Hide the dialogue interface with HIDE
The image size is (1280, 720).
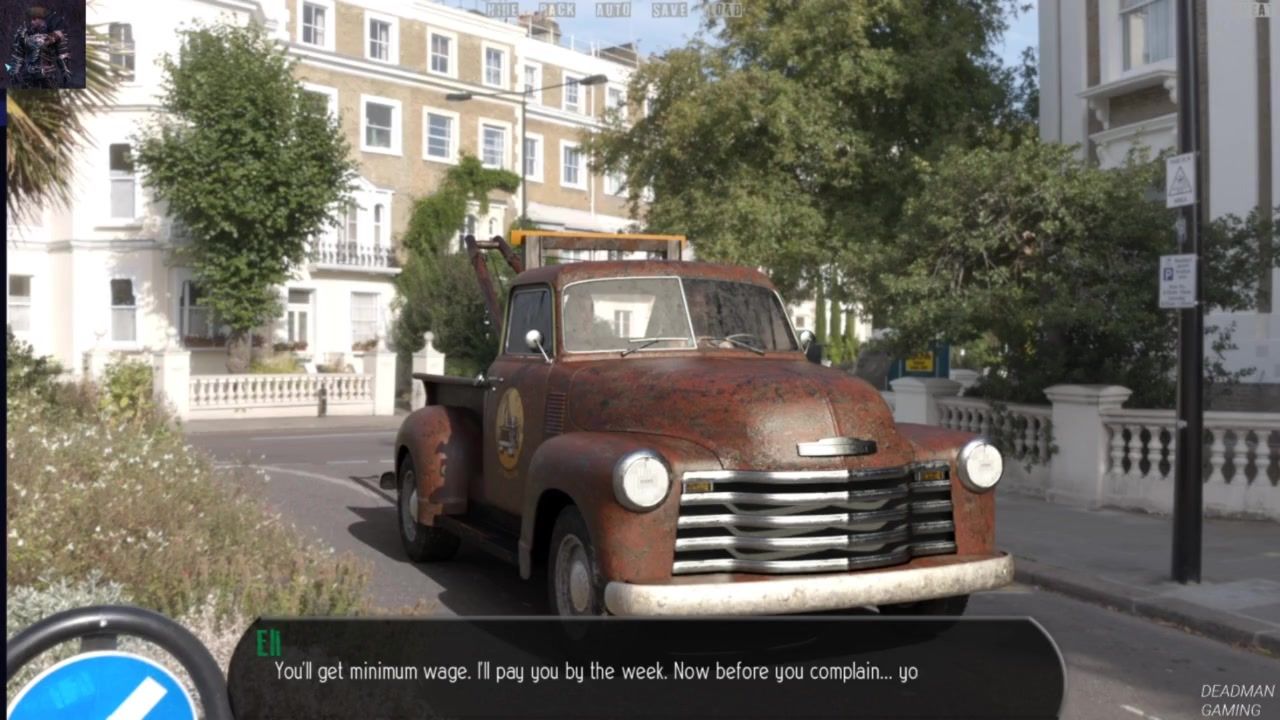(502, 10)
